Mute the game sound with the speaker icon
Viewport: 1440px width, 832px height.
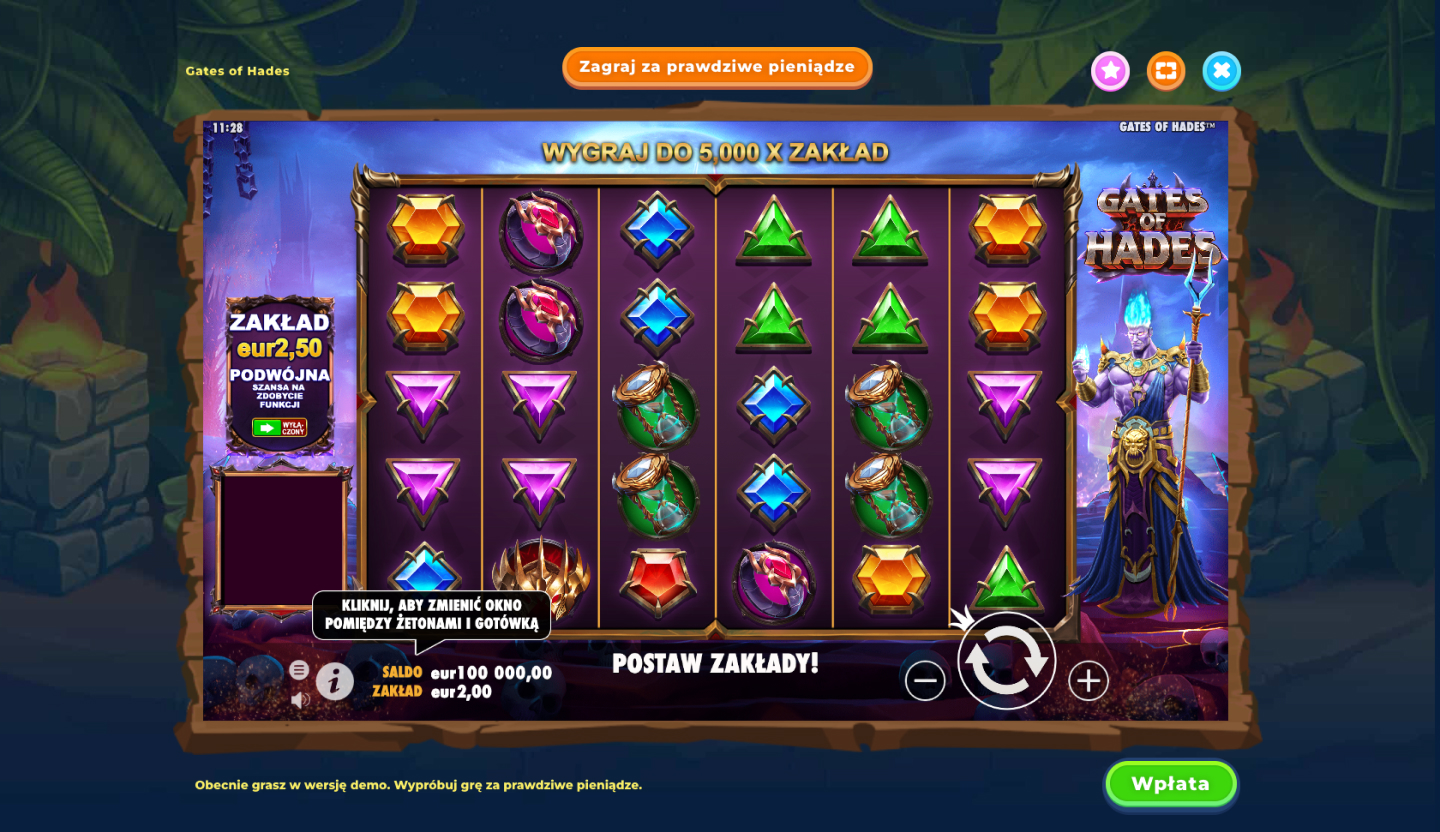click(300, 697)
